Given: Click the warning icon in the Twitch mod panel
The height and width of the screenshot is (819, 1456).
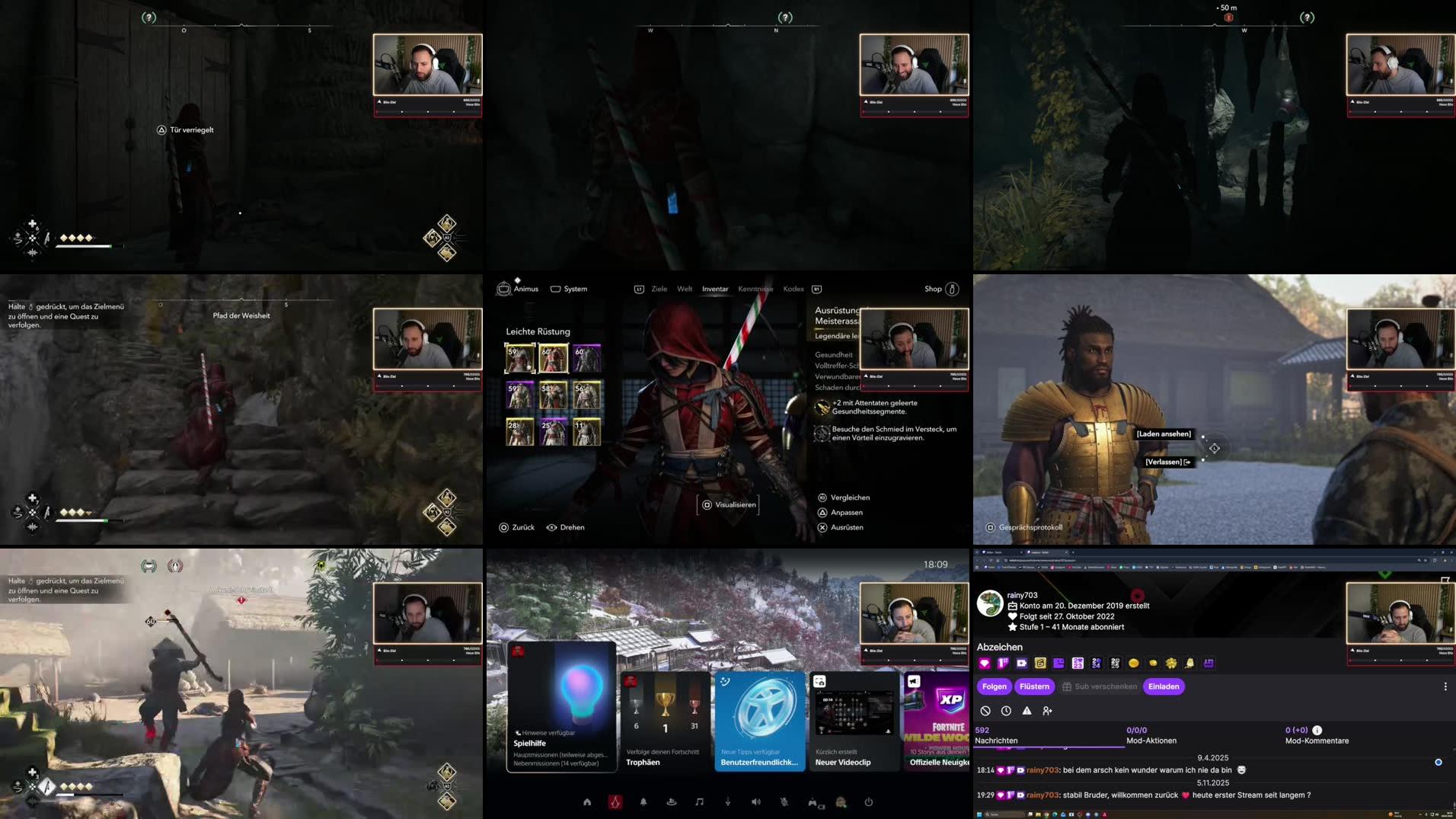Looking at the screenshot, I should [x=1027, y=710].
